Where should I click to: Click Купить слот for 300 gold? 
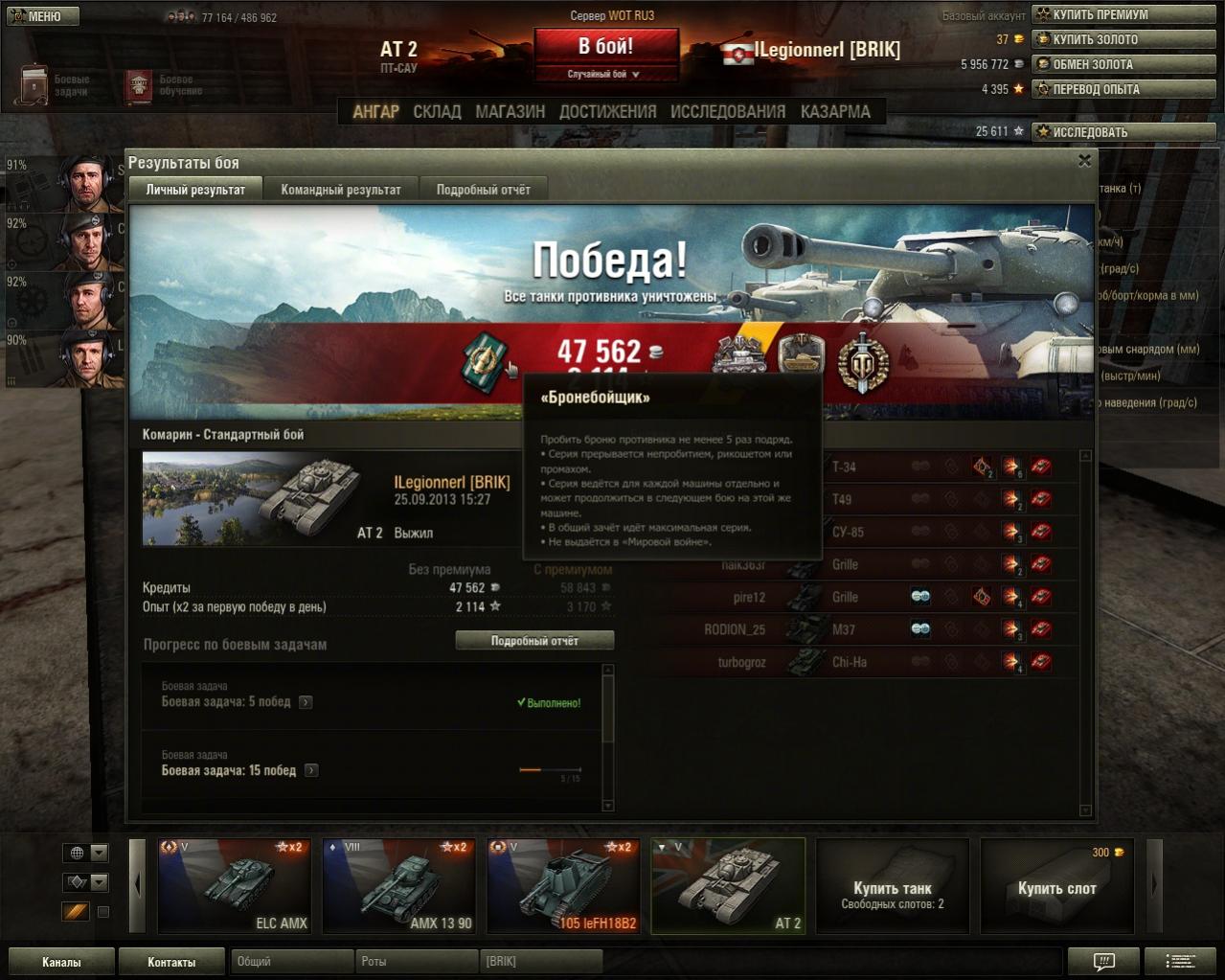click(1056, 886)
